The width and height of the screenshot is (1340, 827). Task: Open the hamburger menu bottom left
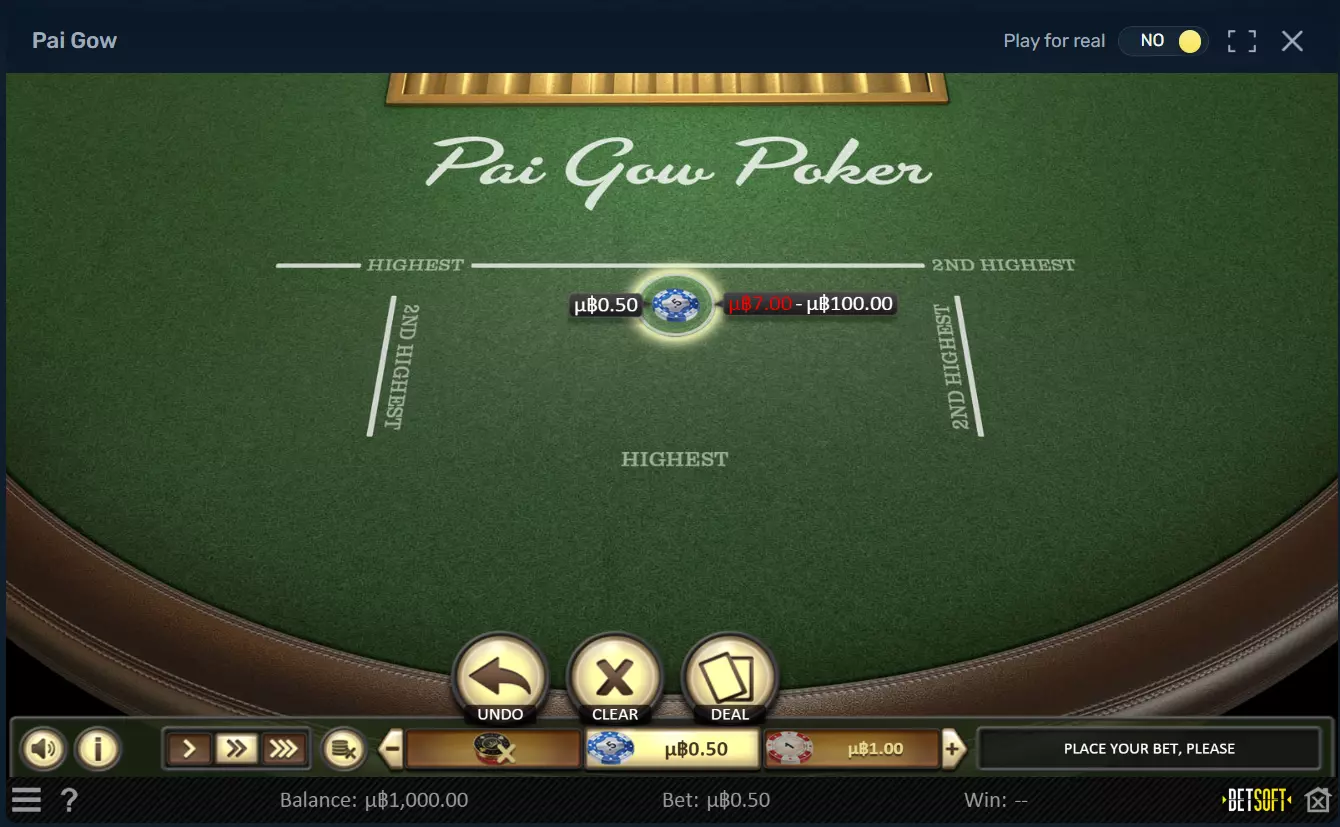[x=26, y=799]
